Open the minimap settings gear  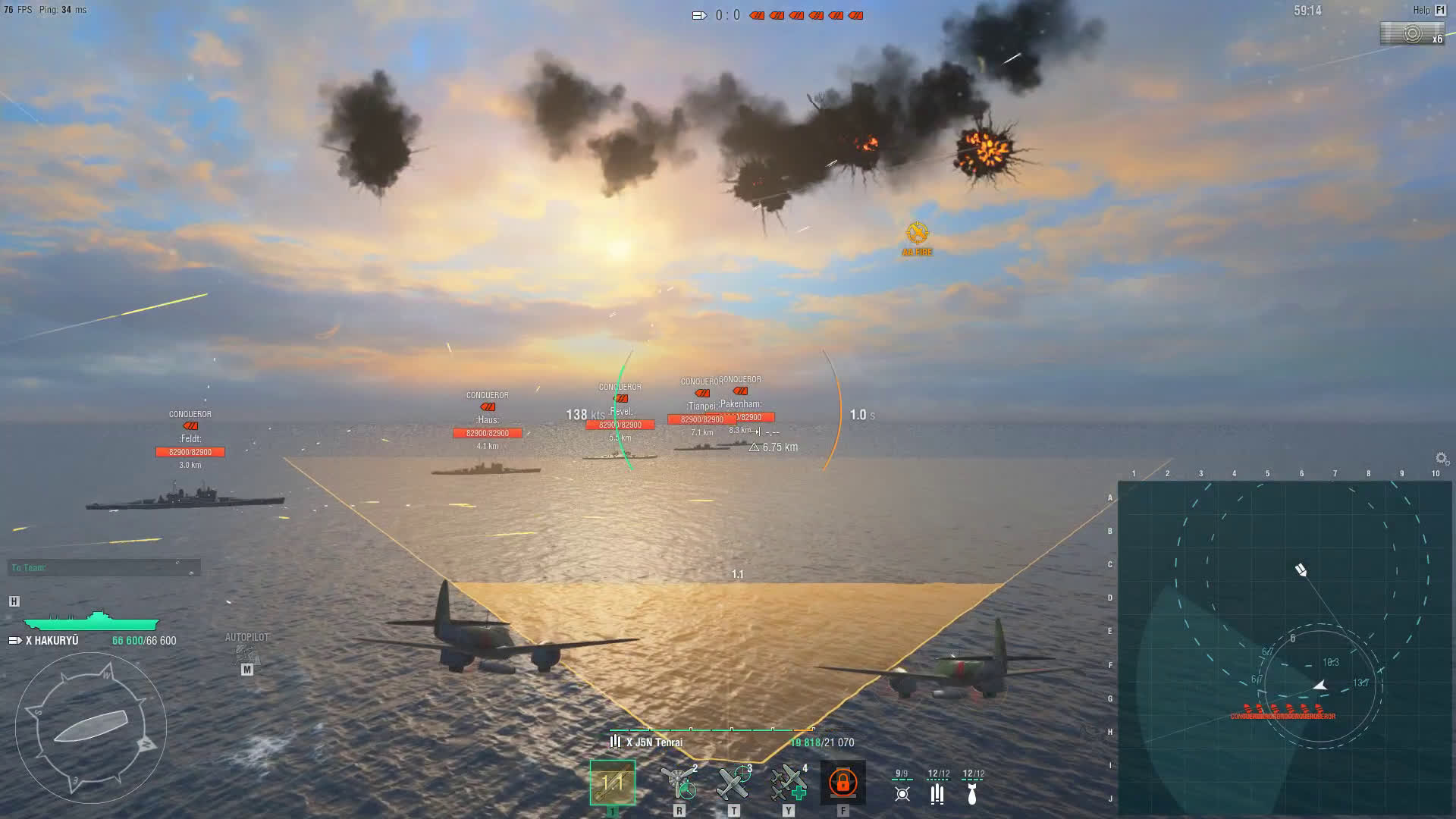coord(1442,458)
